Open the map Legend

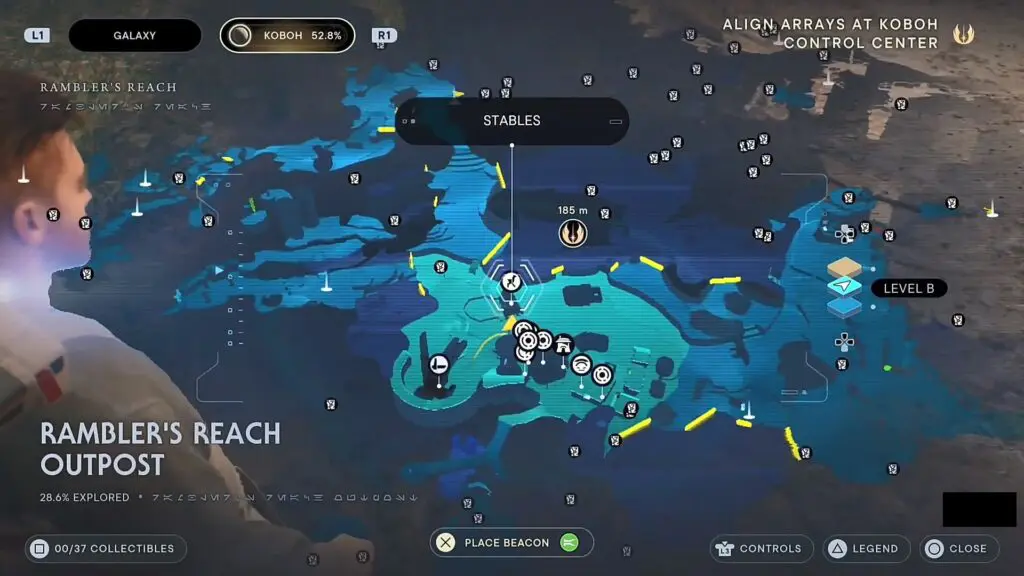coord(865,548)
